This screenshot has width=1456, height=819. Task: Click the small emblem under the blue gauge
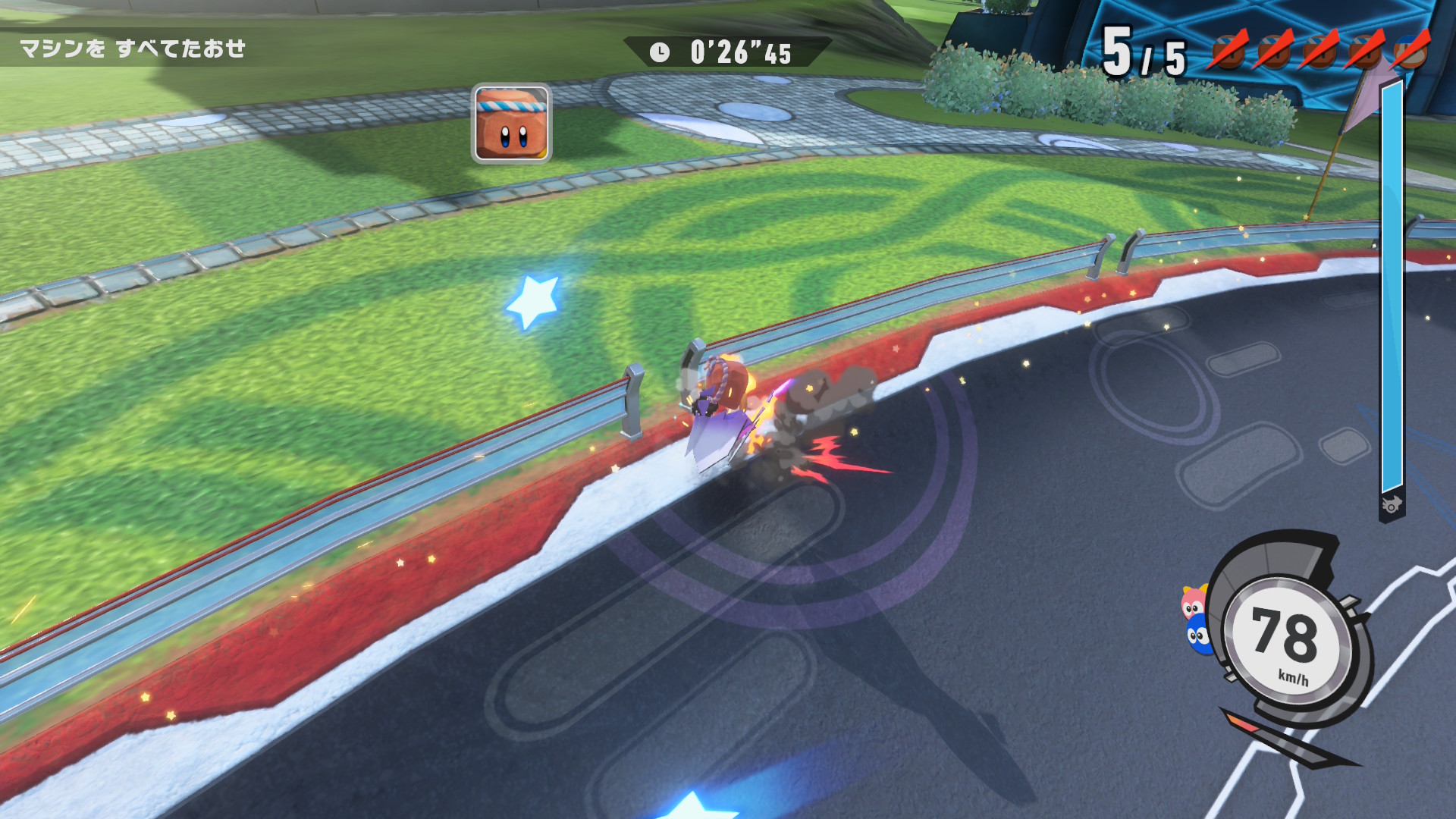1392,505
